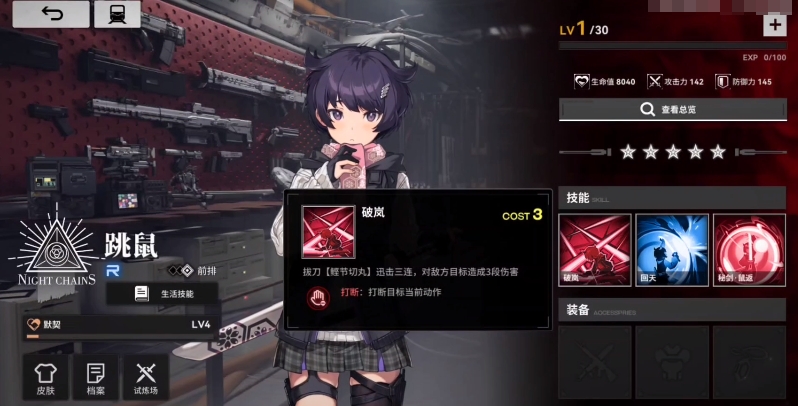The width and height of the screenshot is (798, 406).
Task: Select the 破岚 skill icon
Action: coord(593,249)
